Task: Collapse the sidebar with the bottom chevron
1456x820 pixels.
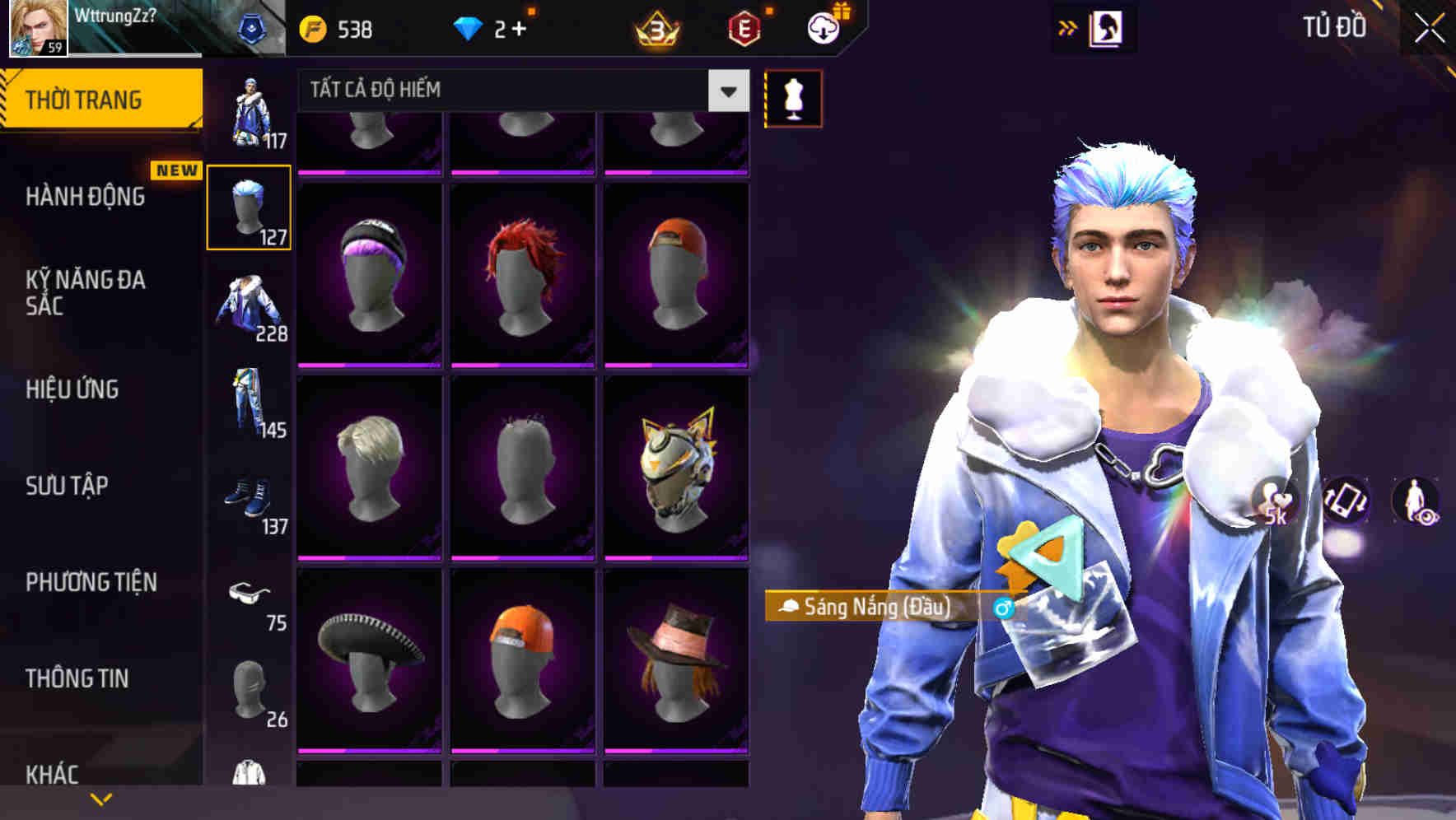Action: pyautogui.click(x=101, y=799)
